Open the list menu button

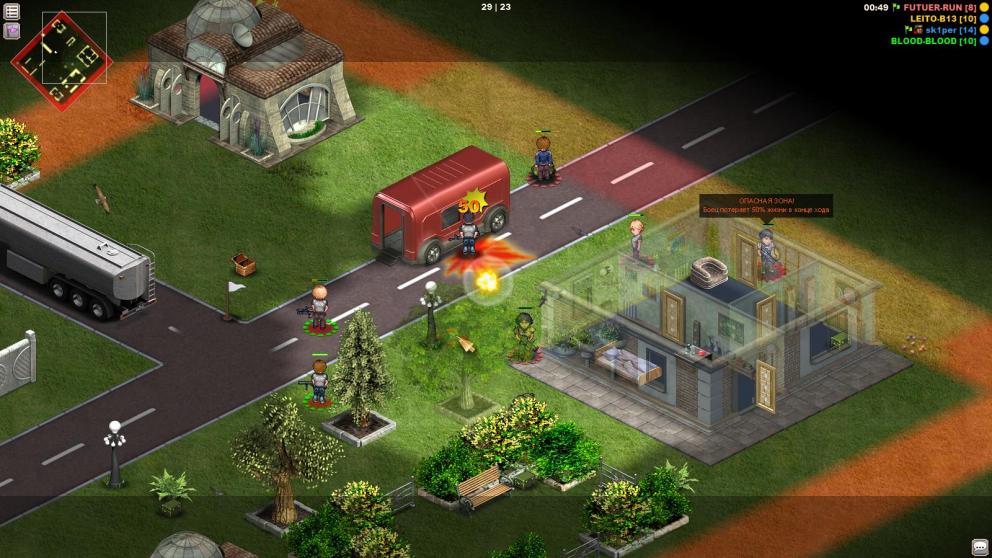point(12,11)
